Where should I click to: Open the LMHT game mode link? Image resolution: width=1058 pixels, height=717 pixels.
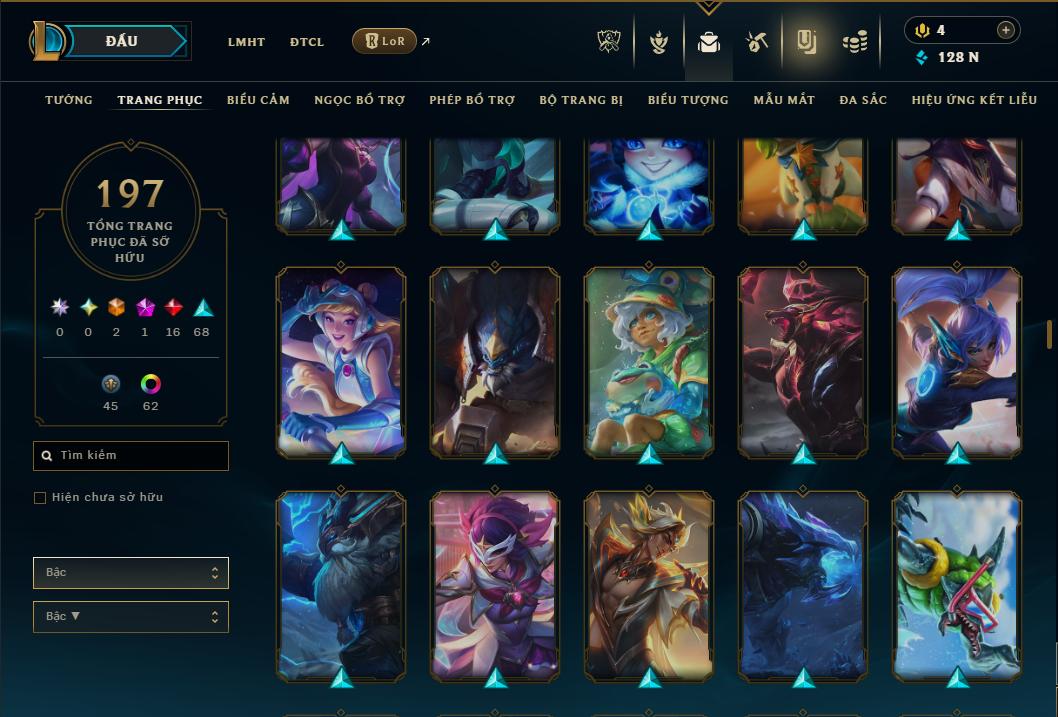click(246, 42)
